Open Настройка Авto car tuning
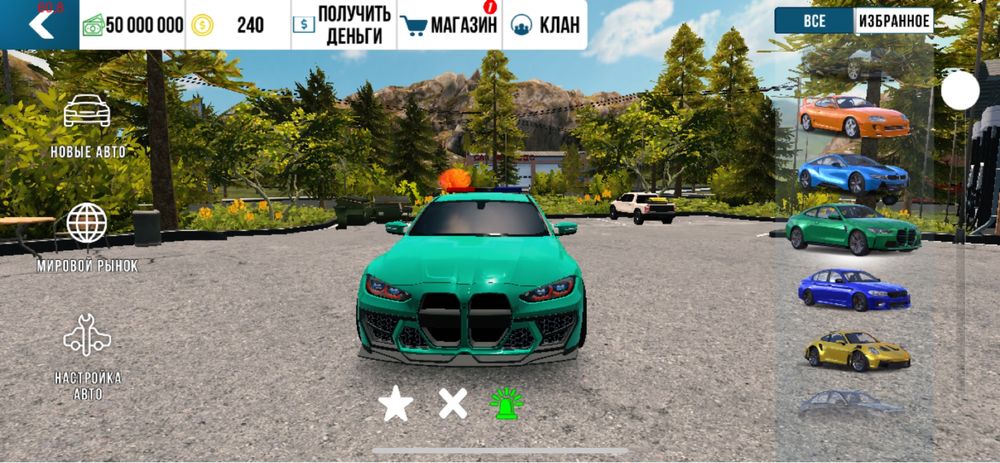Viewport: 1000px width, 463px height. coord(88,356)
